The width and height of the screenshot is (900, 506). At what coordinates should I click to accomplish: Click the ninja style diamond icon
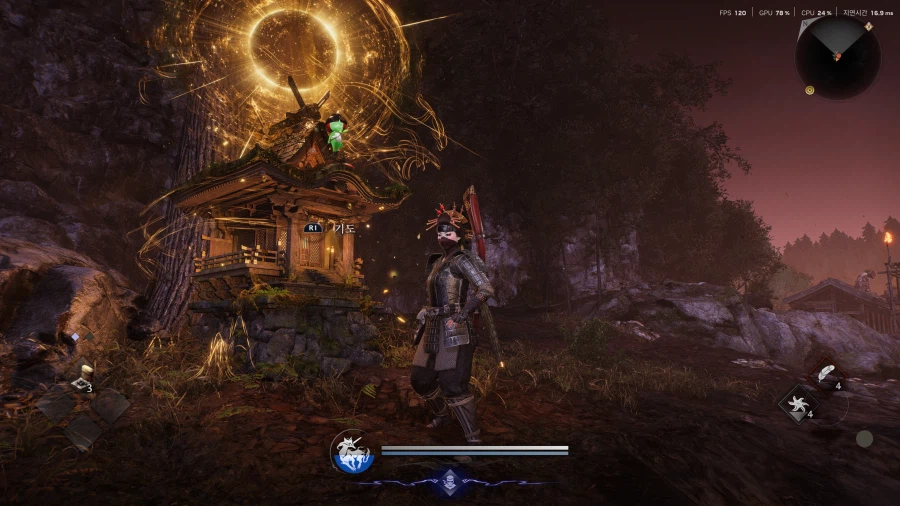tap(449, 481)
